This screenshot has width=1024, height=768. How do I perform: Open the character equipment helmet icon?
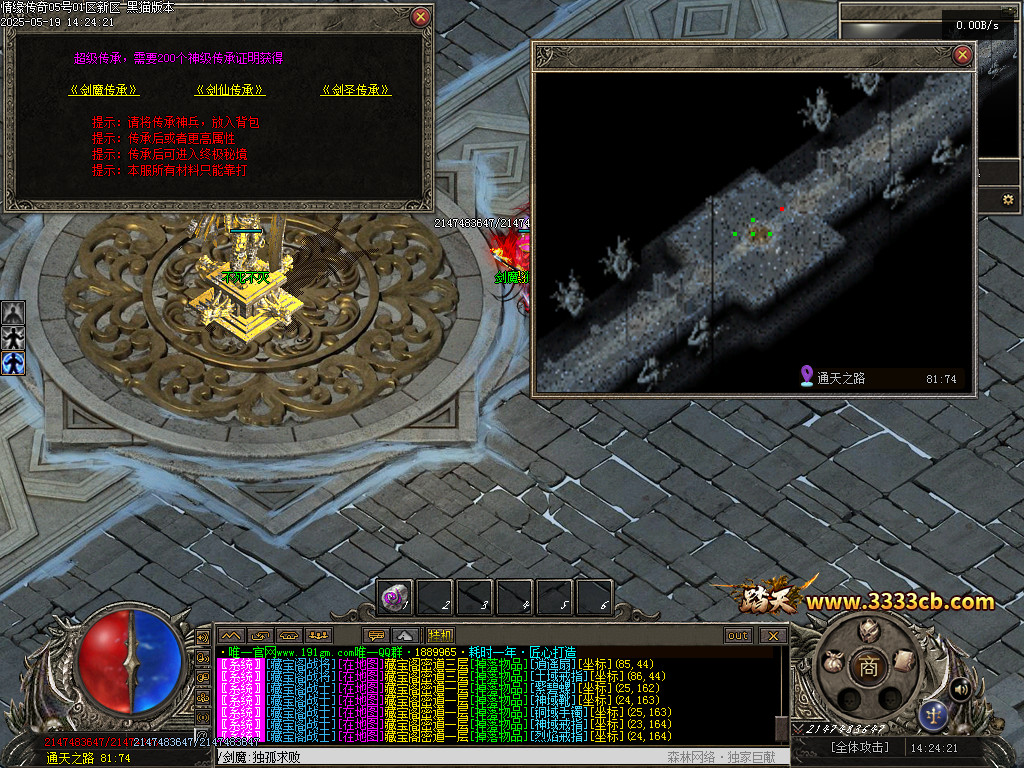pyautogui.click(x=868, y=632)
